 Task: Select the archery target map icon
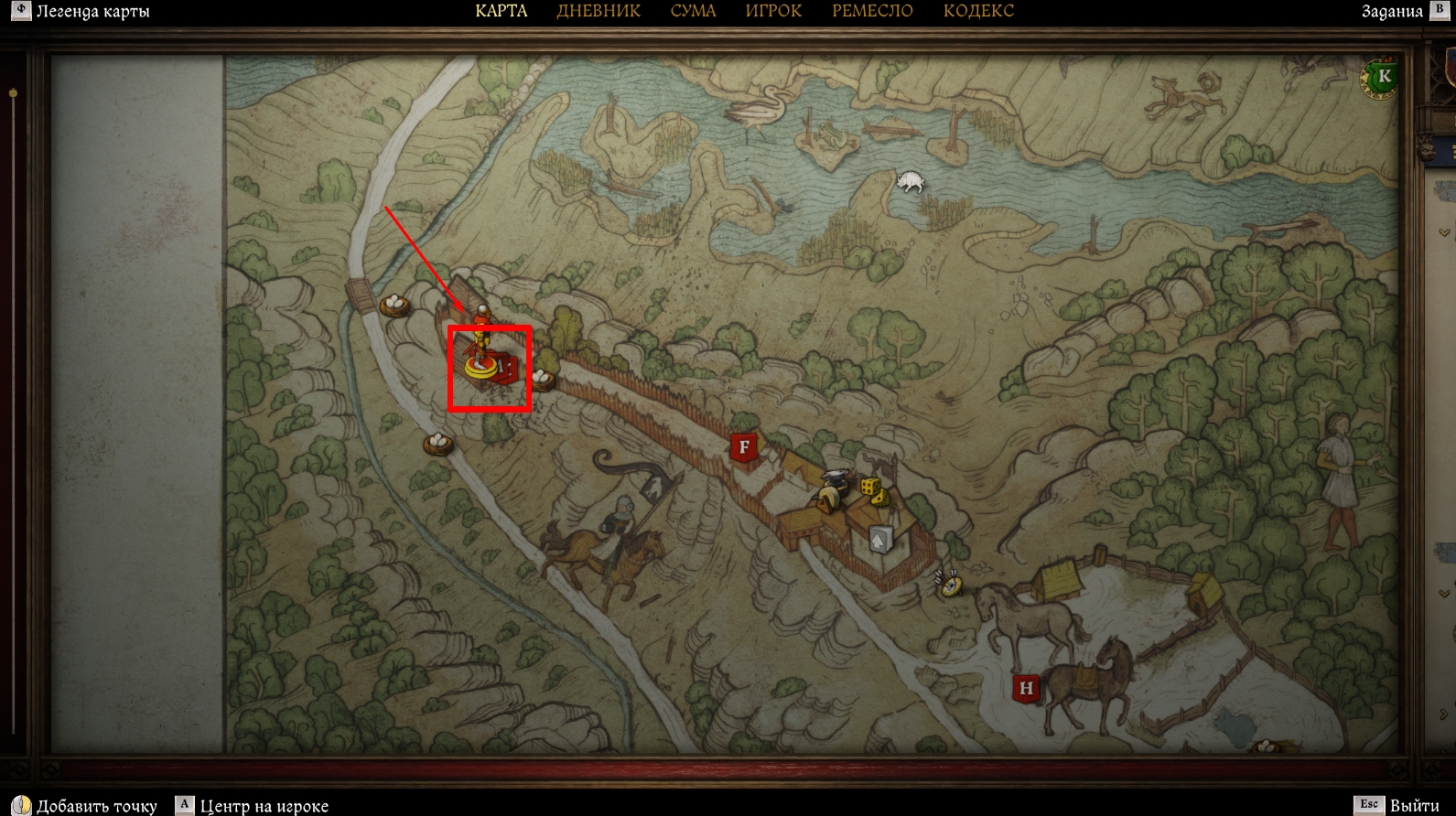click(x=950, y=583)
